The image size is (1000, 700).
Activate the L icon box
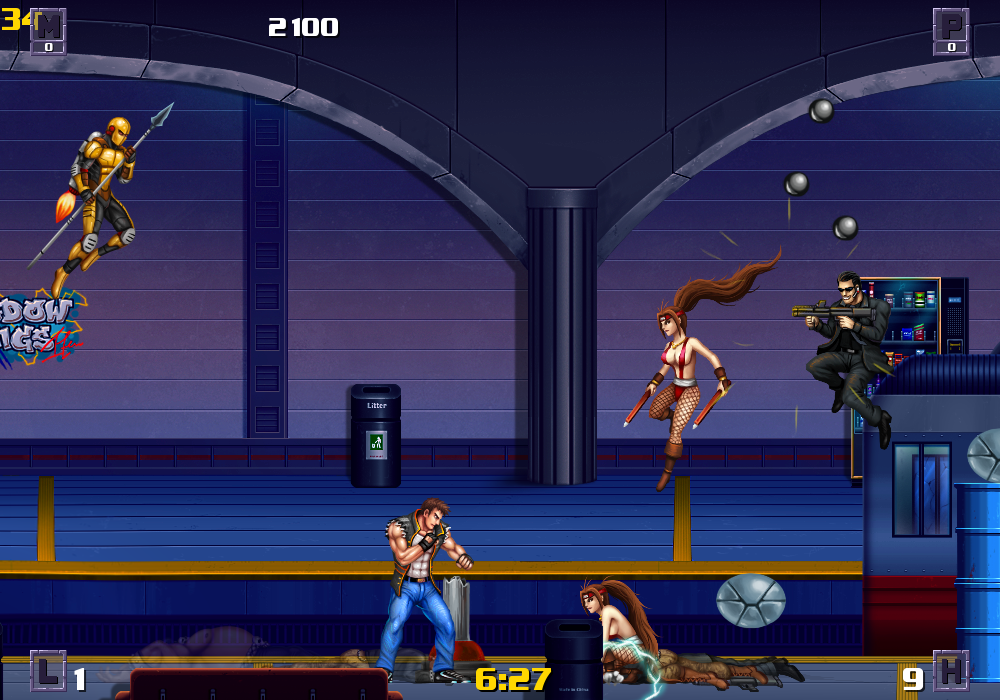pos(48,671)
